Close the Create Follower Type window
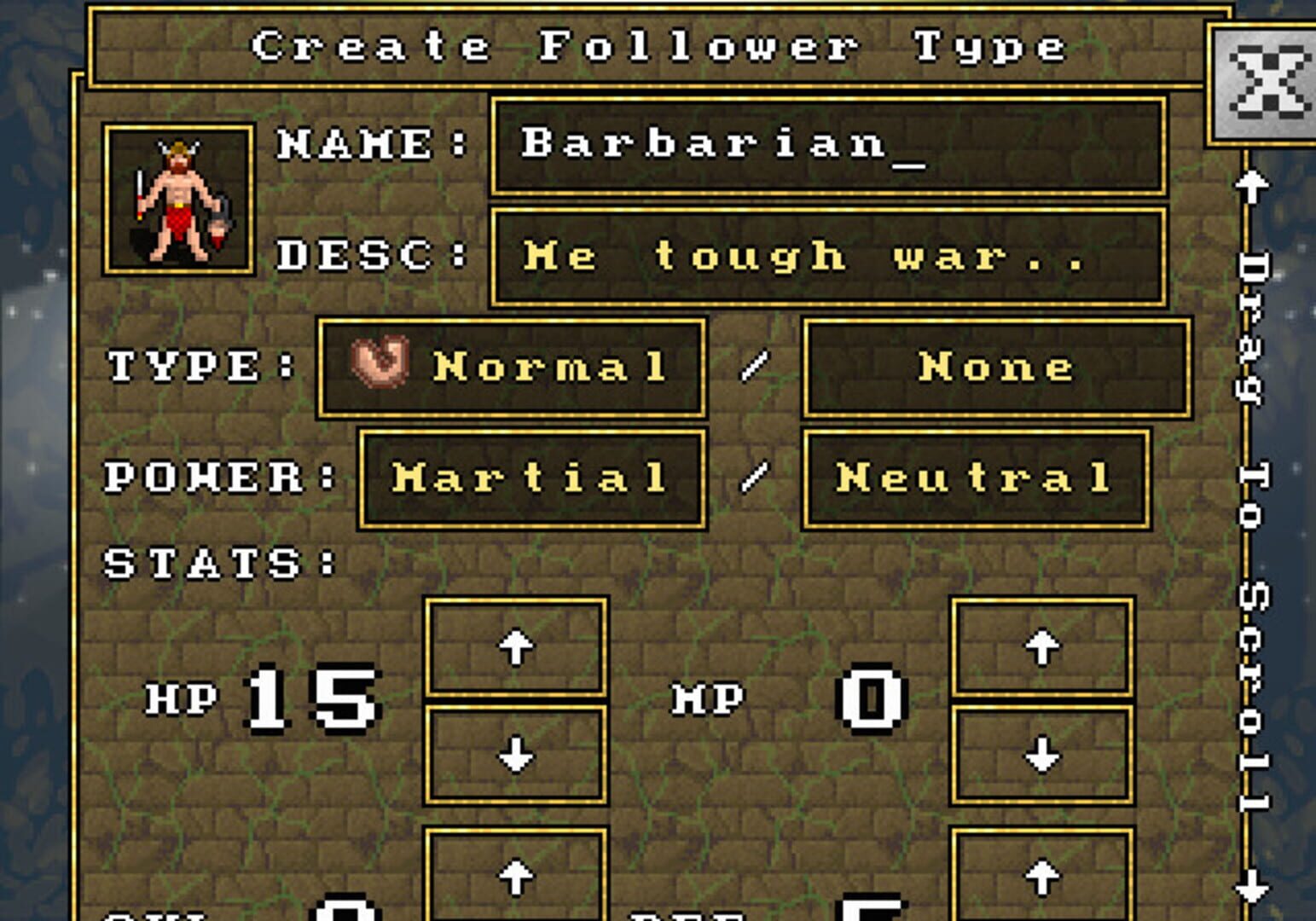The height and width of the screenshot is (921, 1316). (1269, 81)
